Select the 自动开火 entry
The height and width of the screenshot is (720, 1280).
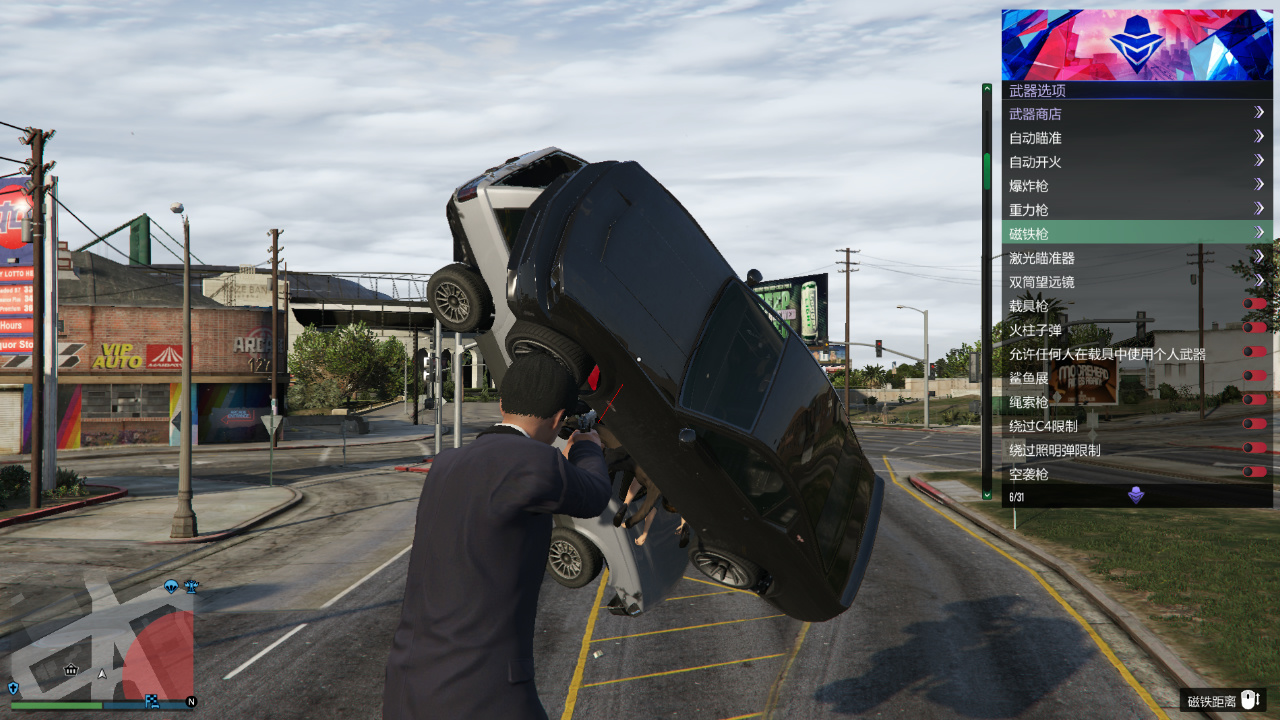point(1136,162)
